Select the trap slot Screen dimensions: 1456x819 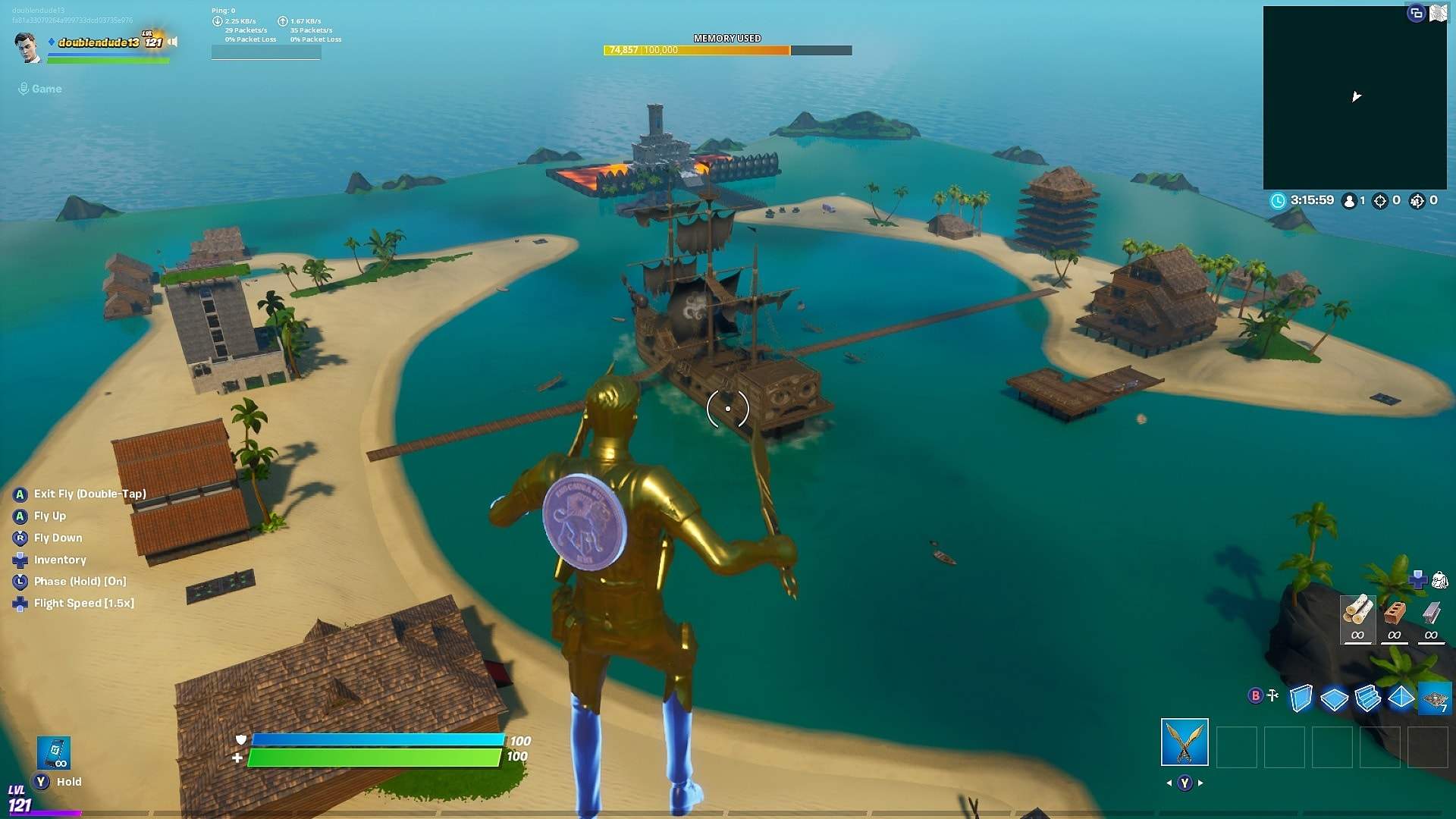tap(1435, 698)
